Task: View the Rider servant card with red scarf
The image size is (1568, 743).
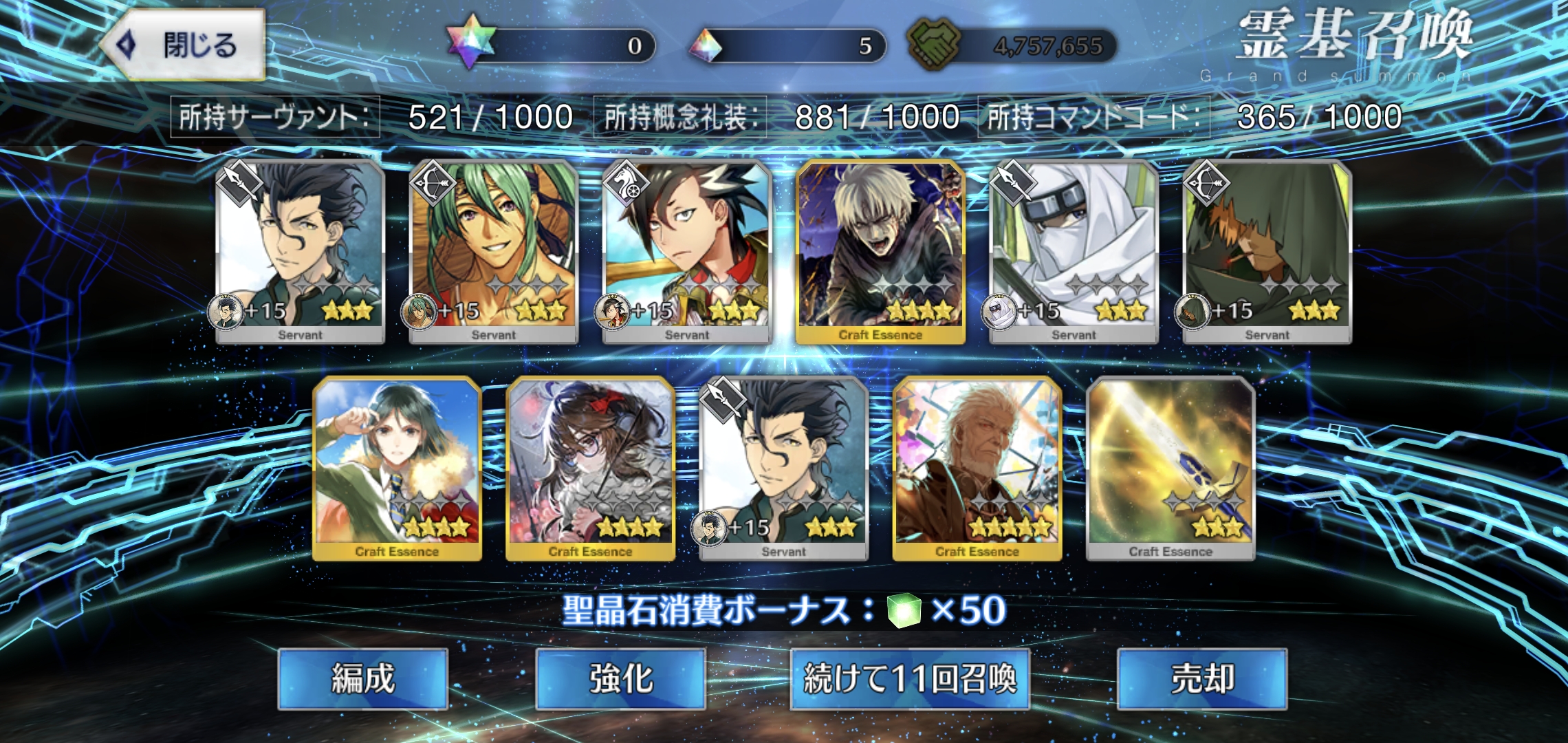Action: tap(686, 252)
